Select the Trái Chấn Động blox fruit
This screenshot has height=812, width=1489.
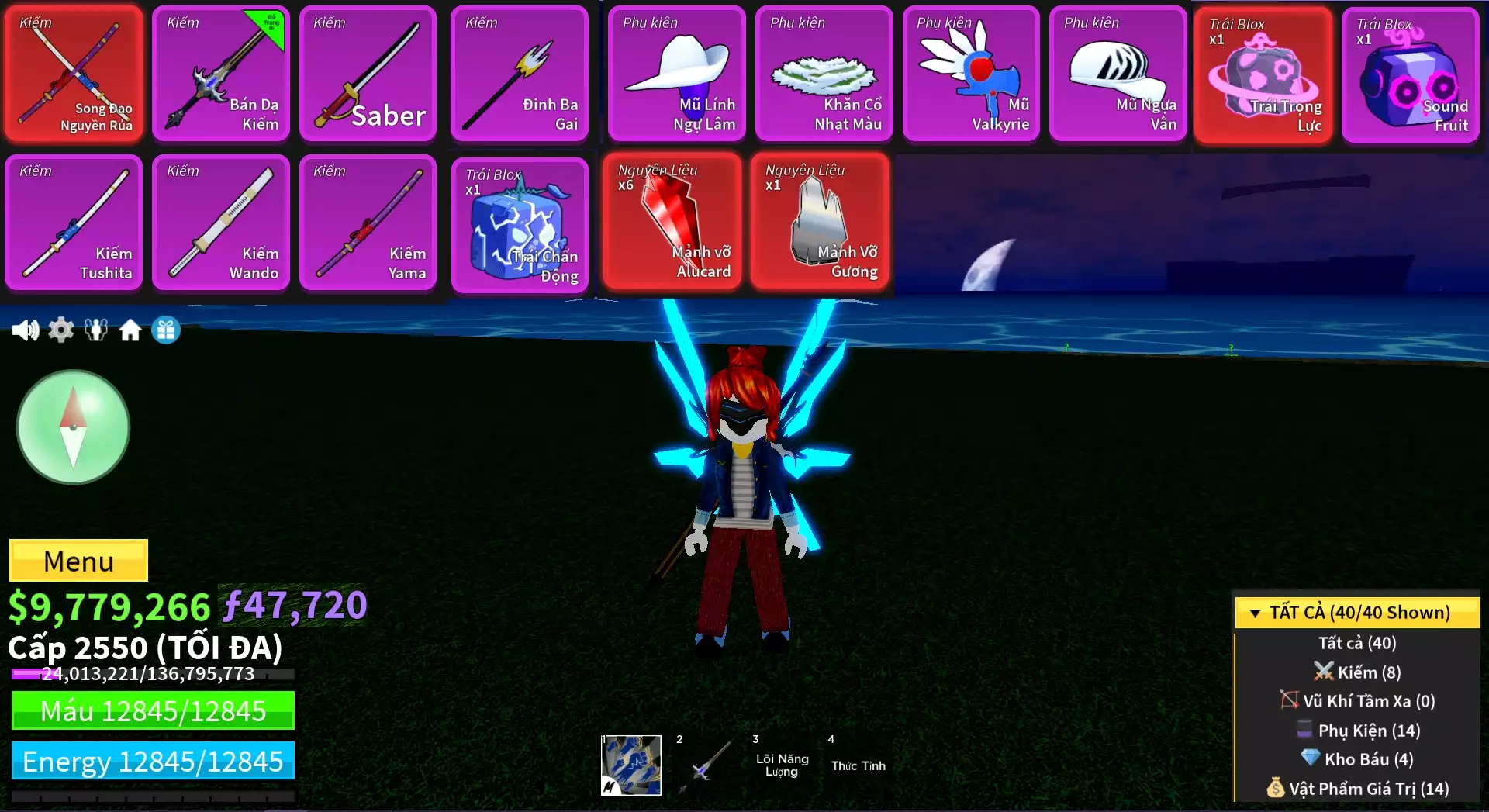(x=520, y=226)
